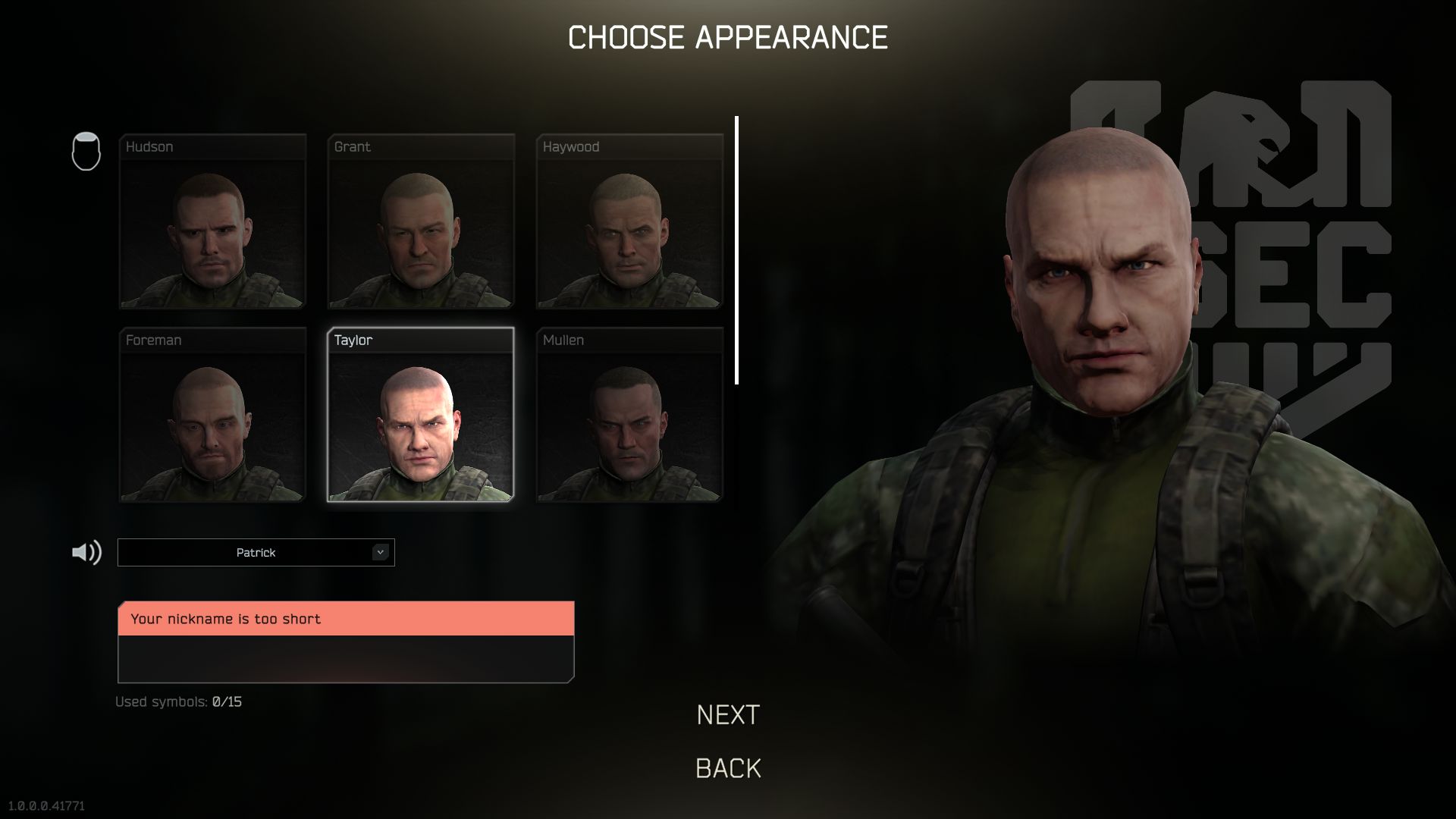Image resolution: width=1456 pixels, height=819 pixels.
Task: Choose the Taylor face tile
Action: 421,415
